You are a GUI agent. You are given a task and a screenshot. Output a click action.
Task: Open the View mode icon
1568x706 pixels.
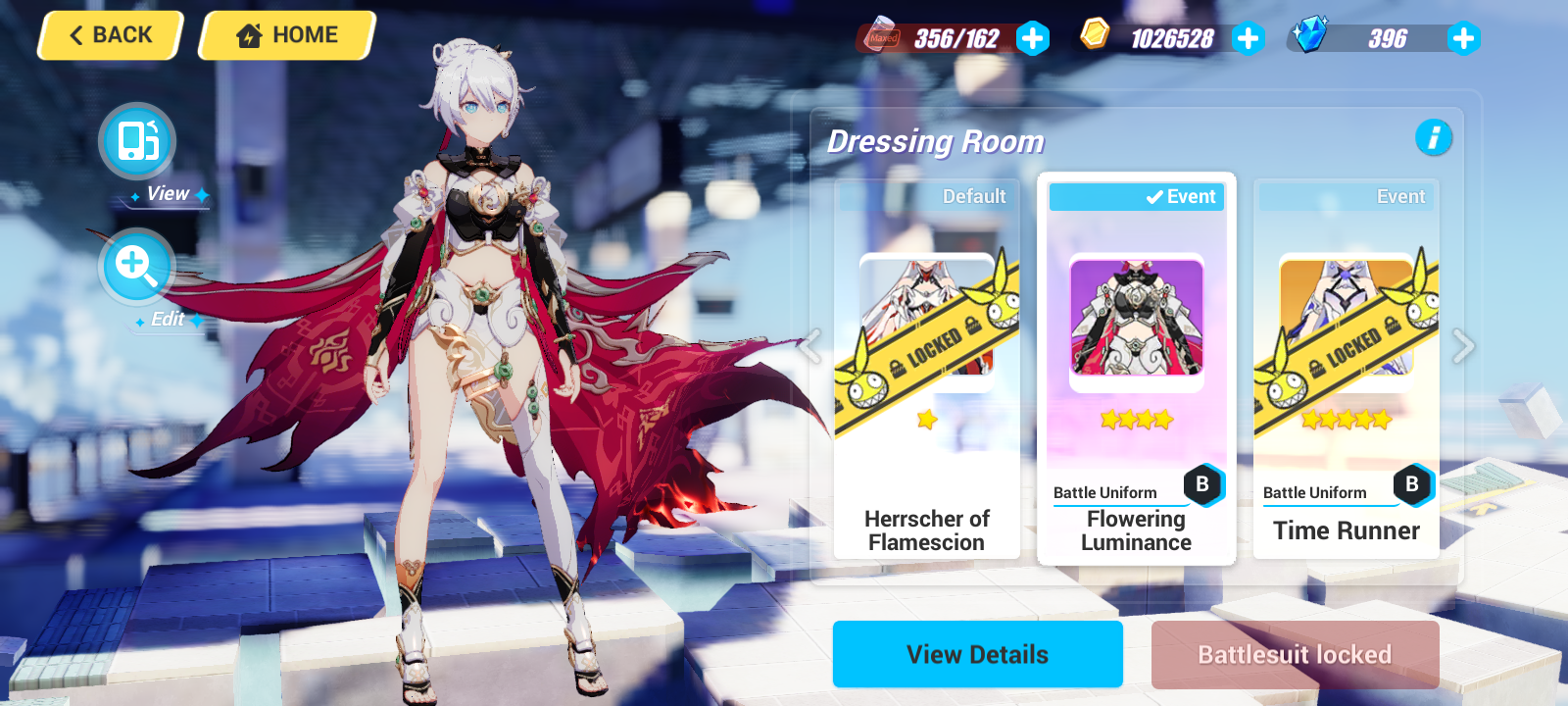tap(136, 141)
